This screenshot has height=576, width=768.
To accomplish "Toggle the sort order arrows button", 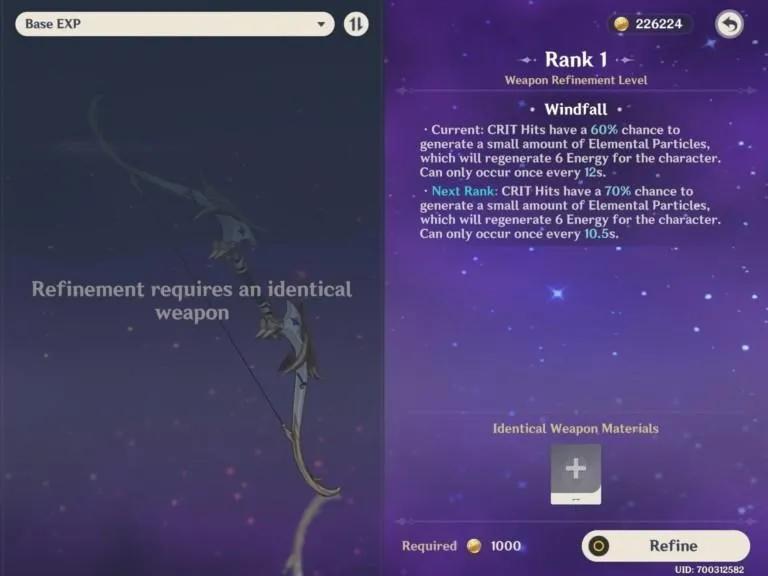I will tap(356, 24).
